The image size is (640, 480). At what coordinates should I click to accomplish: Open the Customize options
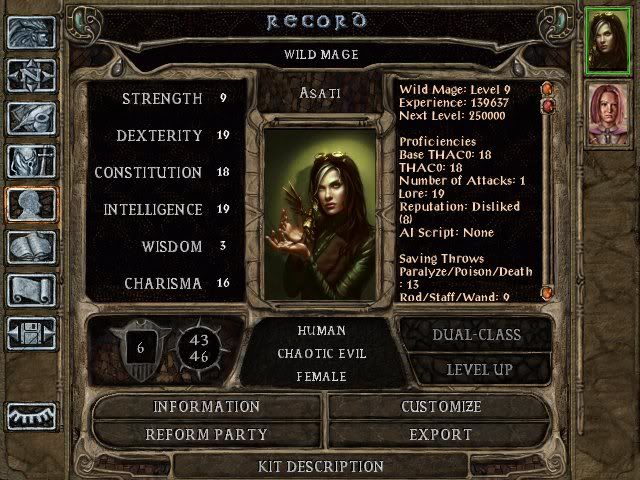point(441,407)
